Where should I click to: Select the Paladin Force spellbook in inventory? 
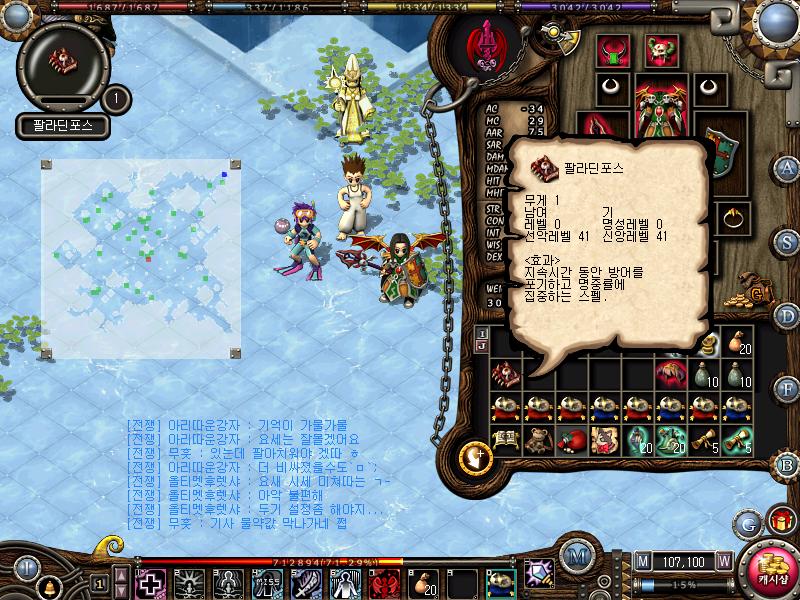tap(504, 372)
